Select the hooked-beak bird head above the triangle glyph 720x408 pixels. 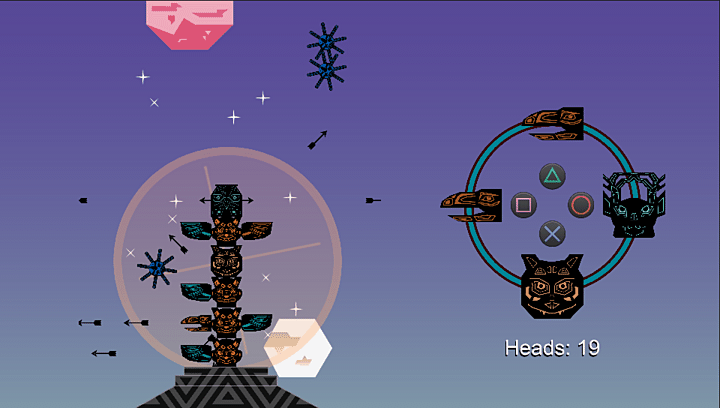click(553, 123)
